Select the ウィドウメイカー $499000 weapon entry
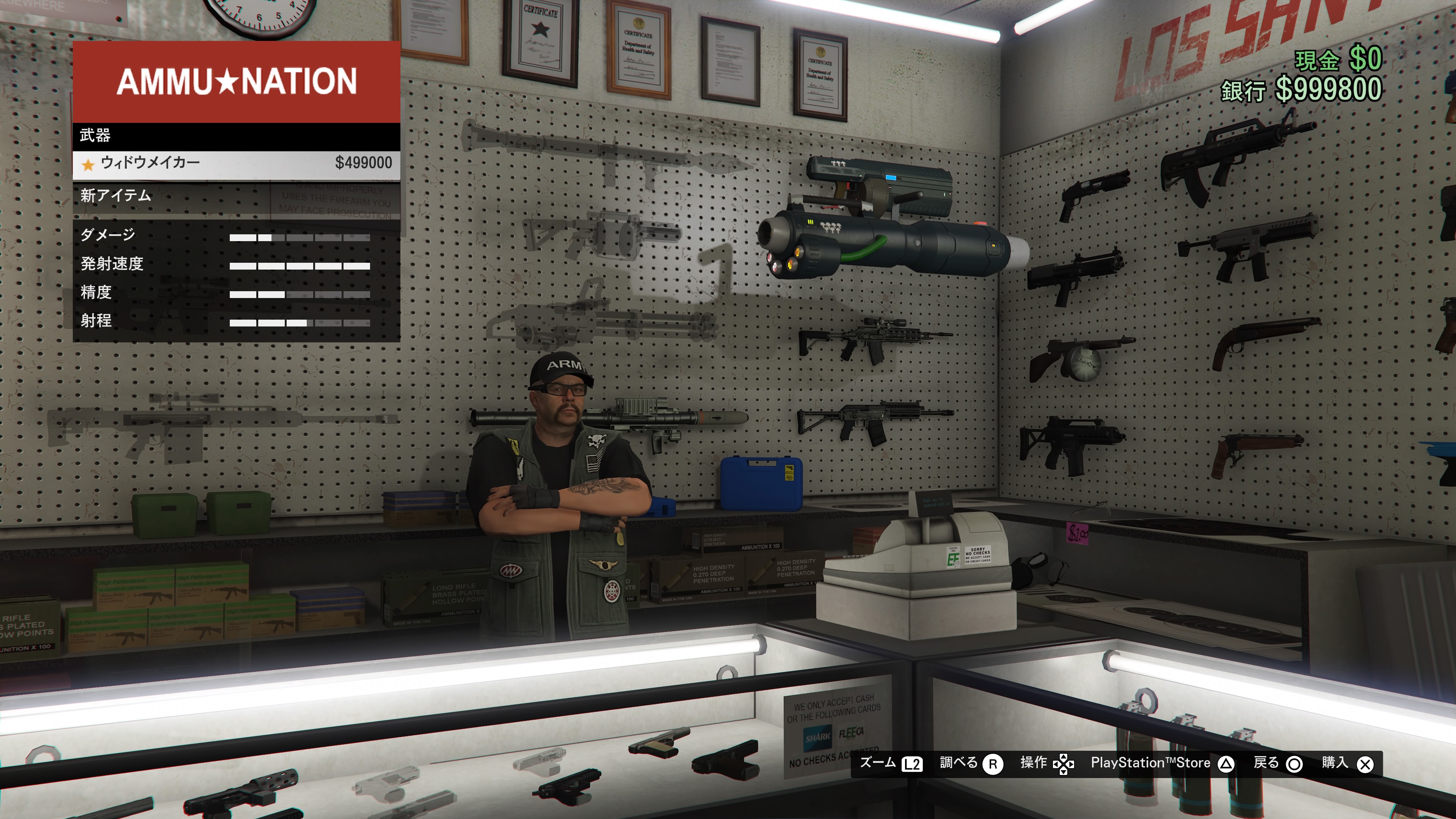This screenshot has height=819, width=1456. pos(236,163)
